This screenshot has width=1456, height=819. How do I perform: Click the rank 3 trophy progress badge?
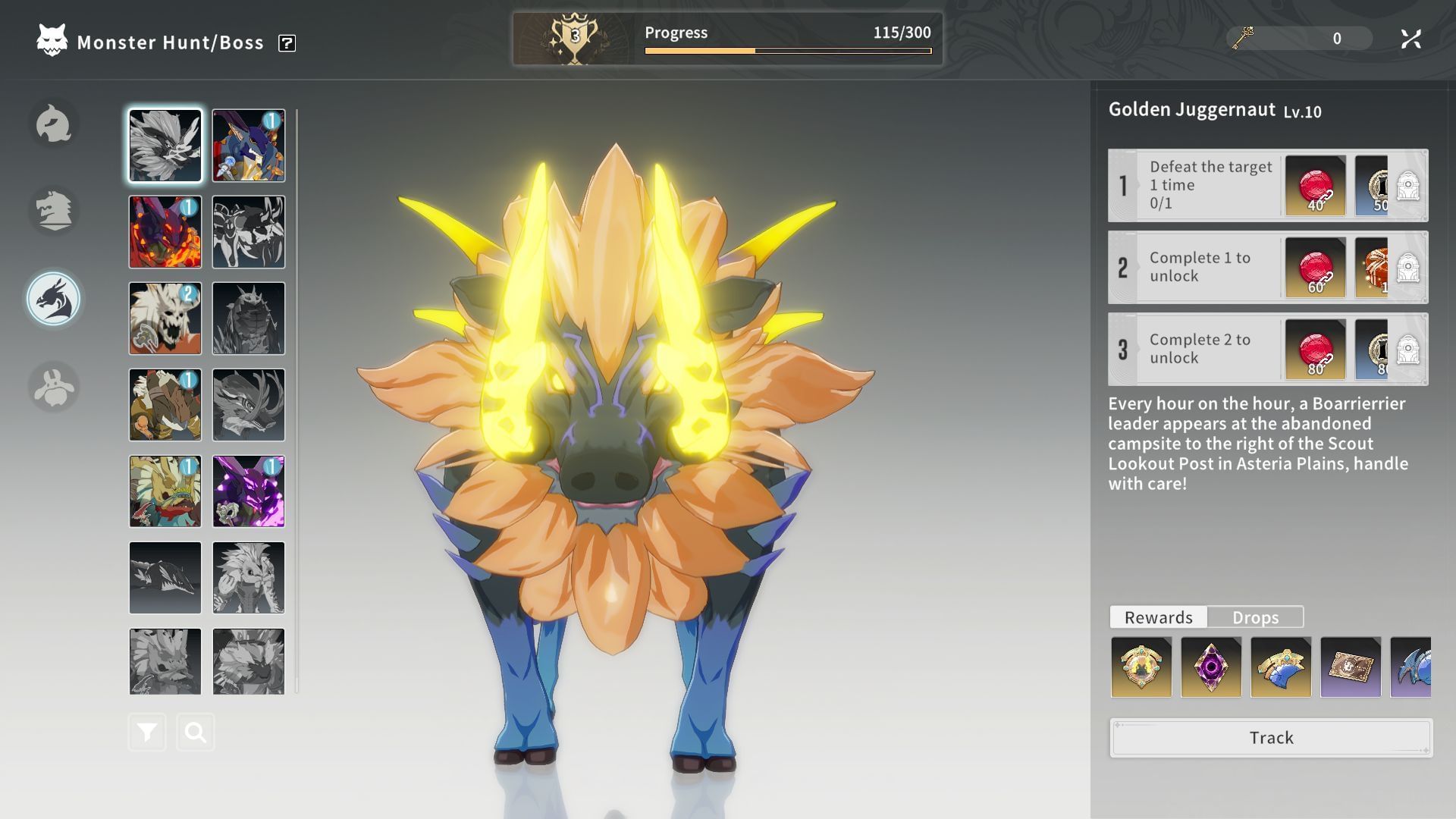pyautogui.click(x=575, y=38)
